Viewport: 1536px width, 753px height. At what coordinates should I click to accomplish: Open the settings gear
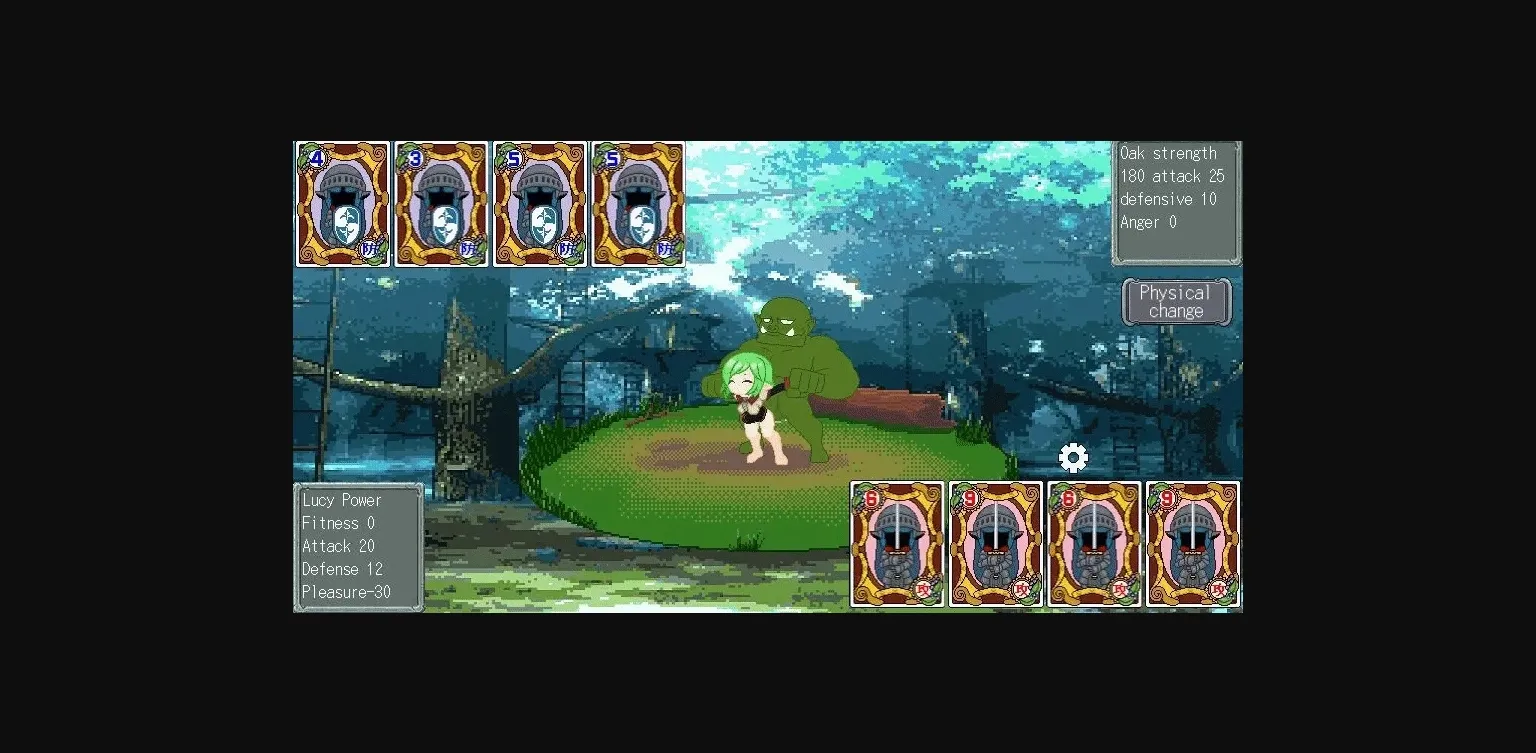1073,457
